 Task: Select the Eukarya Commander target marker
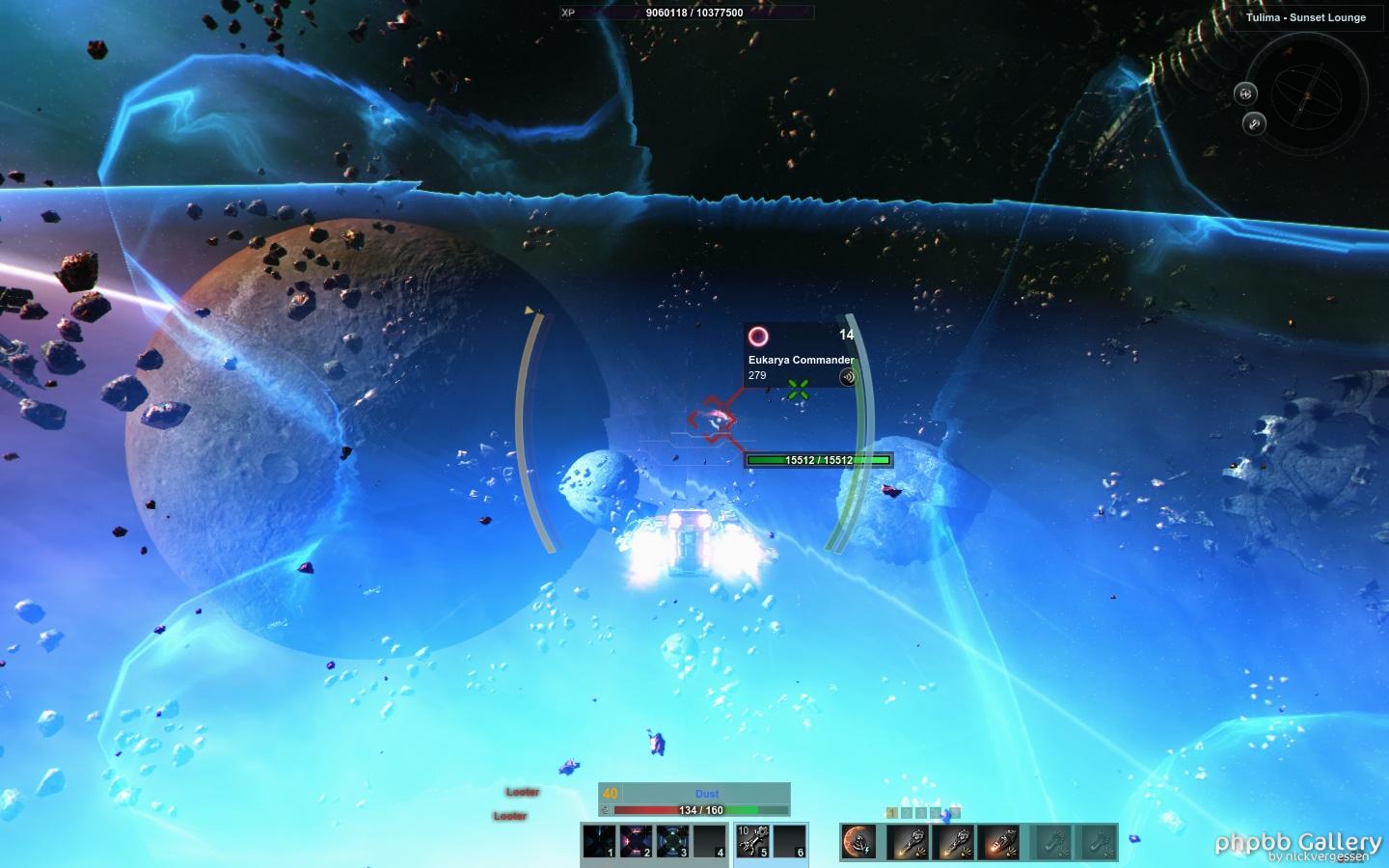[712, 420]
